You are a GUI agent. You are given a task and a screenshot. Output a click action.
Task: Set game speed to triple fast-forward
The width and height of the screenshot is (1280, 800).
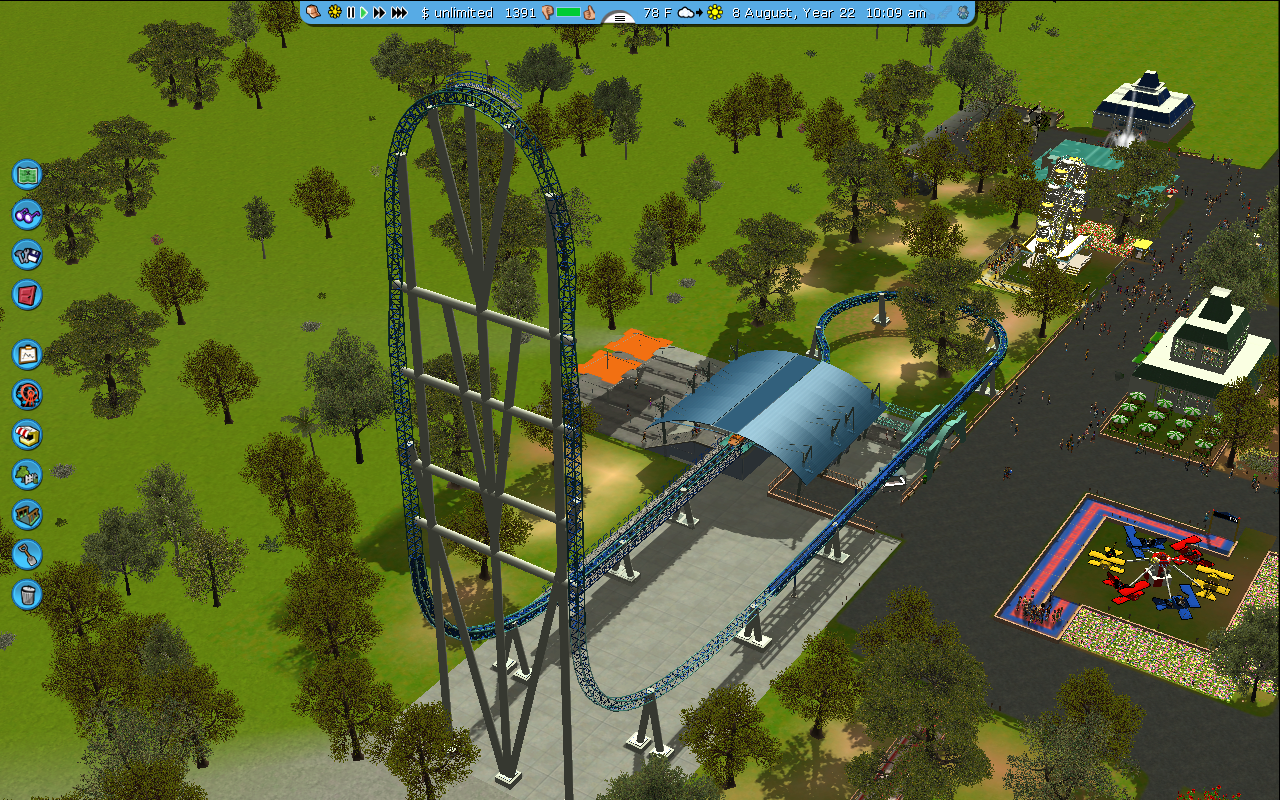(x=399, y=13)
